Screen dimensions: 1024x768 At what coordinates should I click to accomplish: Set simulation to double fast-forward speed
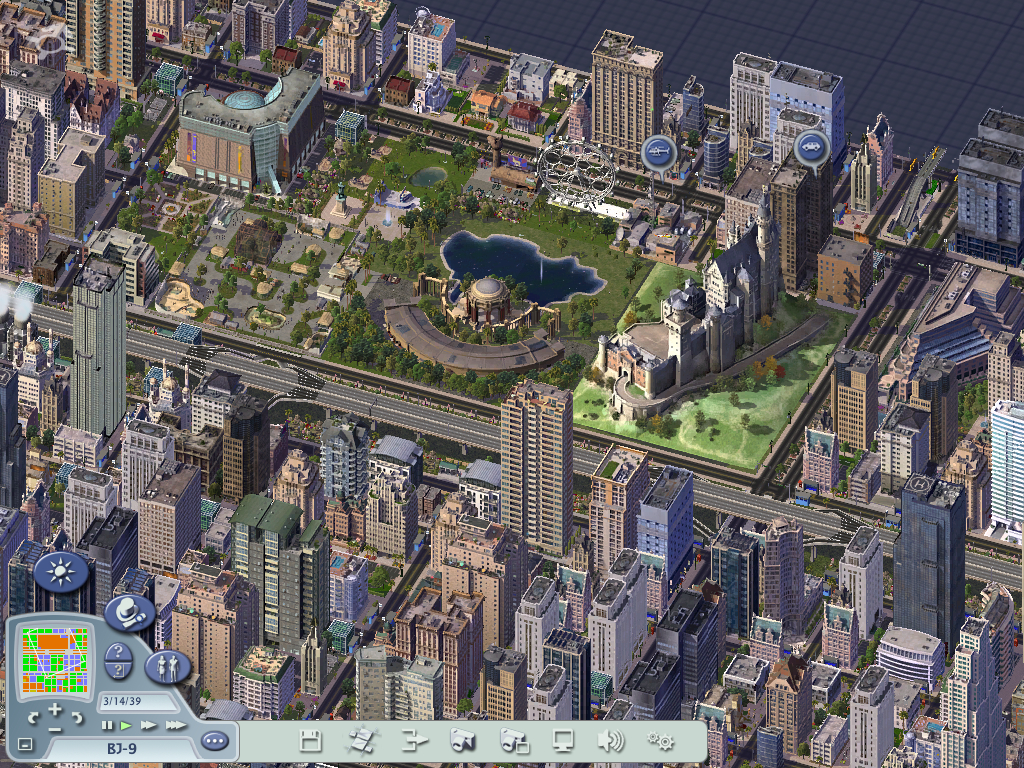148,724
